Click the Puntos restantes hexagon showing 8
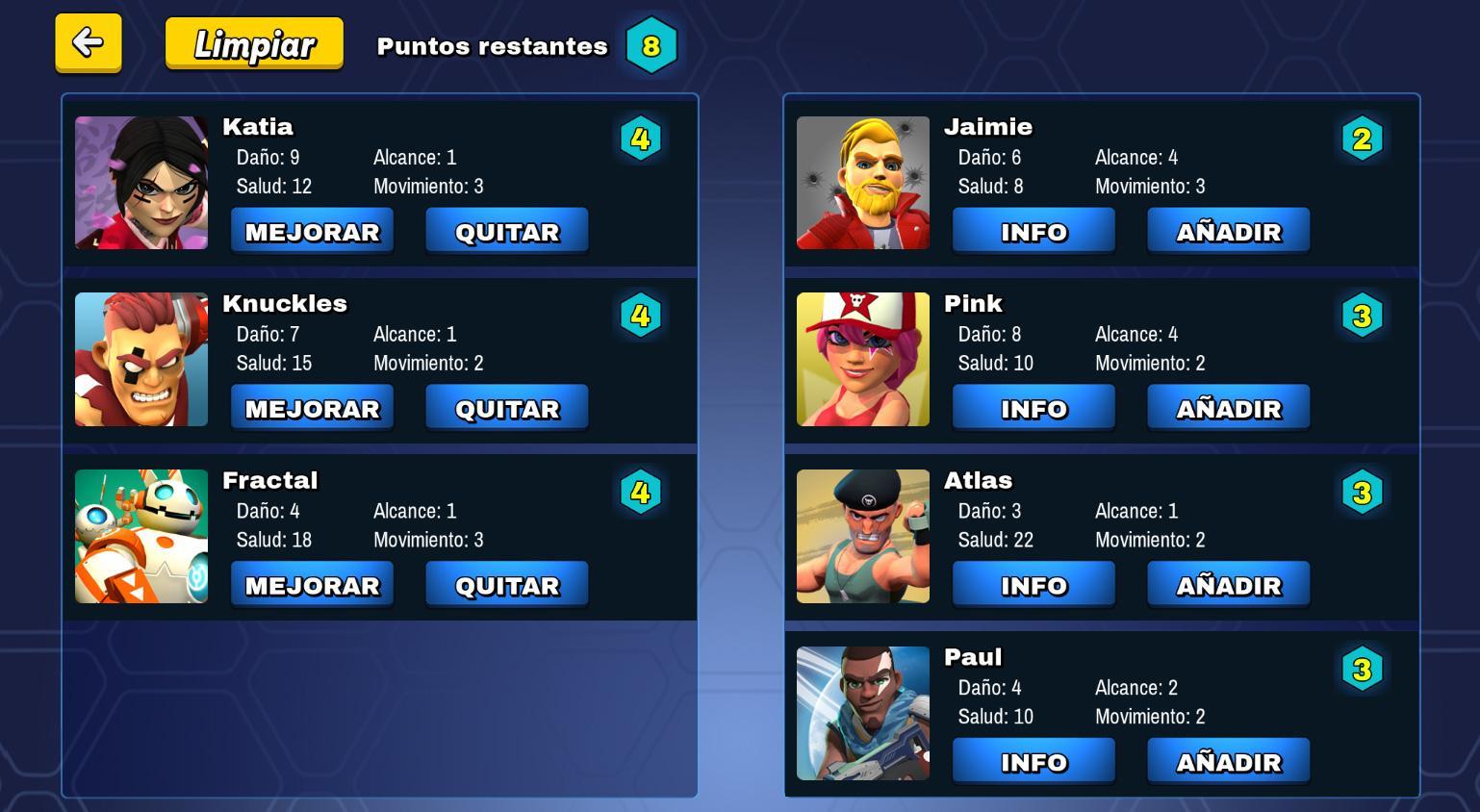1480x812 pixels. pos(653,44)
